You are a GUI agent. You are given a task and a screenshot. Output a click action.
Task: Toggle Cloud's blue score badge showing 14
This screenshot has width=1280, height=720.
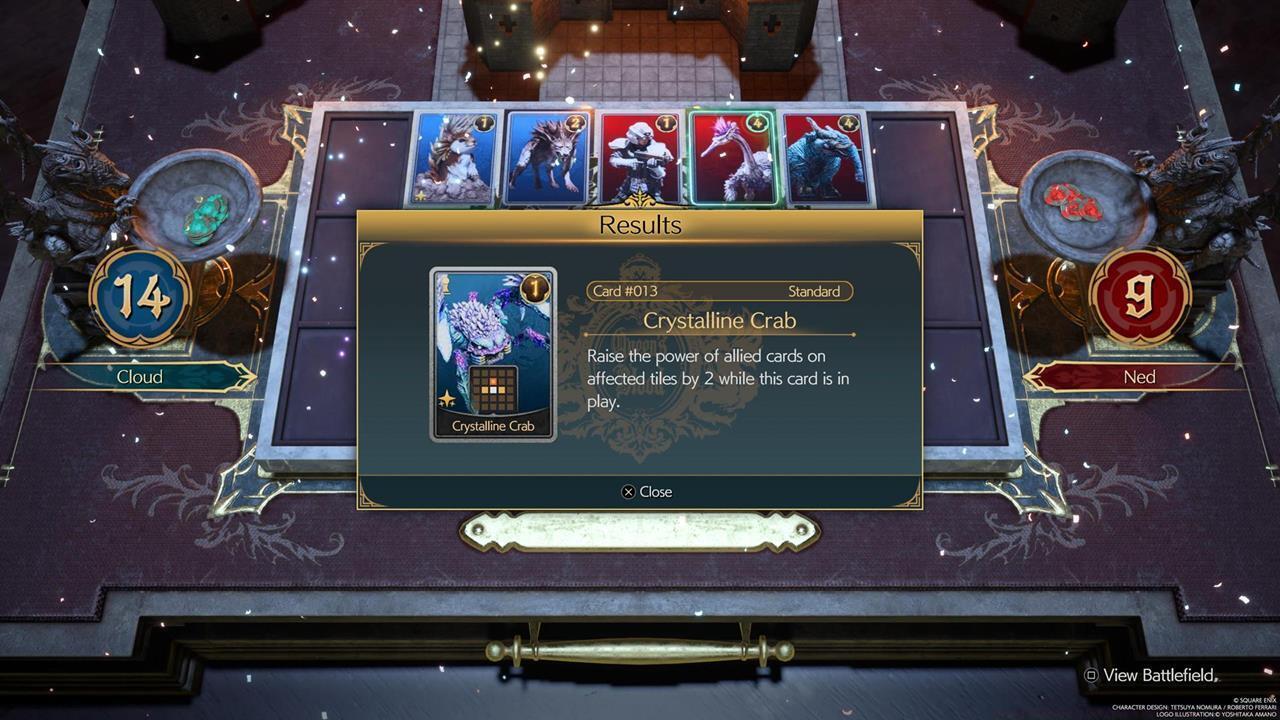[140, 297]
